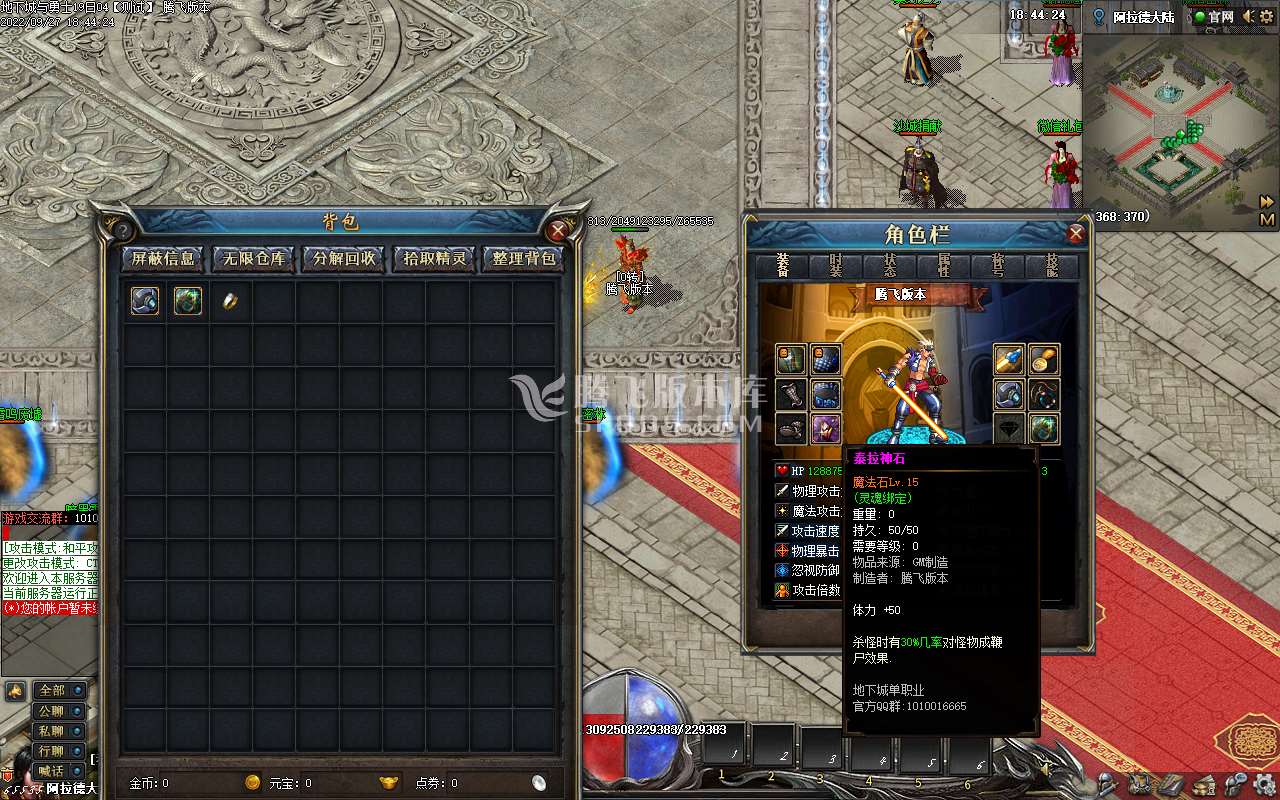Select the green gem ring bag slot
The image size is (1280, 800).
pyautogui.click(x=188, y=301)
